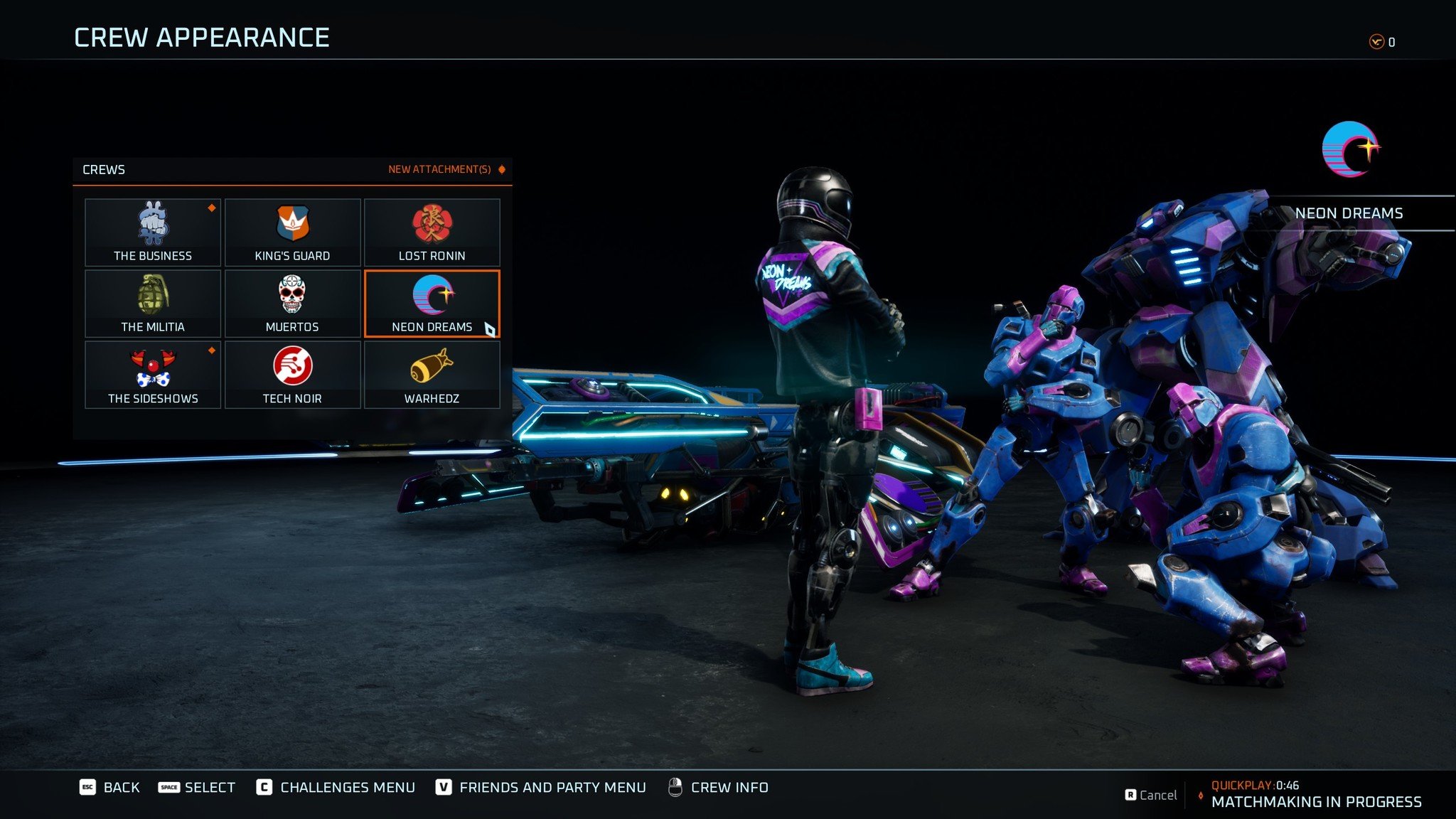Cancel the Quickplay matchmaking
Screen dimensions: 1456x819
pyautogui.click(x=1151, y=795)
